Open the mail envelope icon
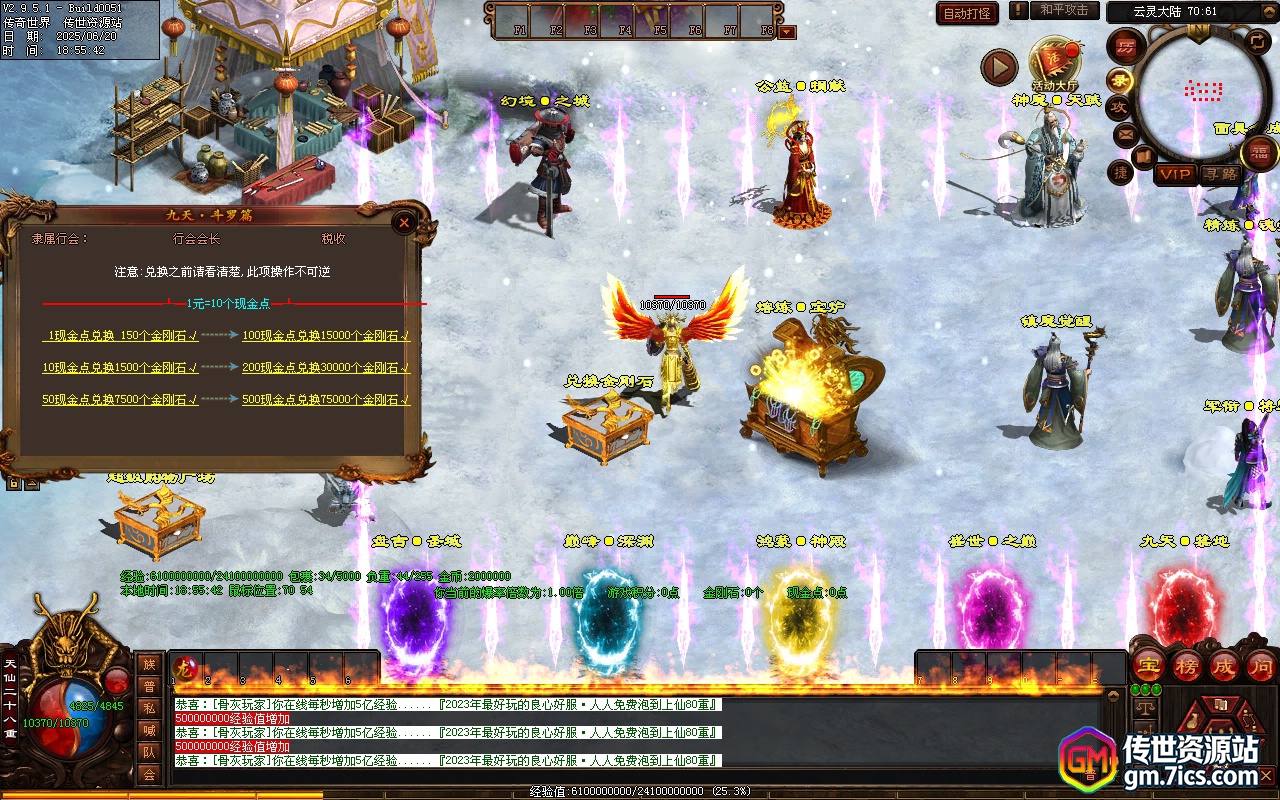Viewport: 1280px width, 800px height. point(1125,133)
